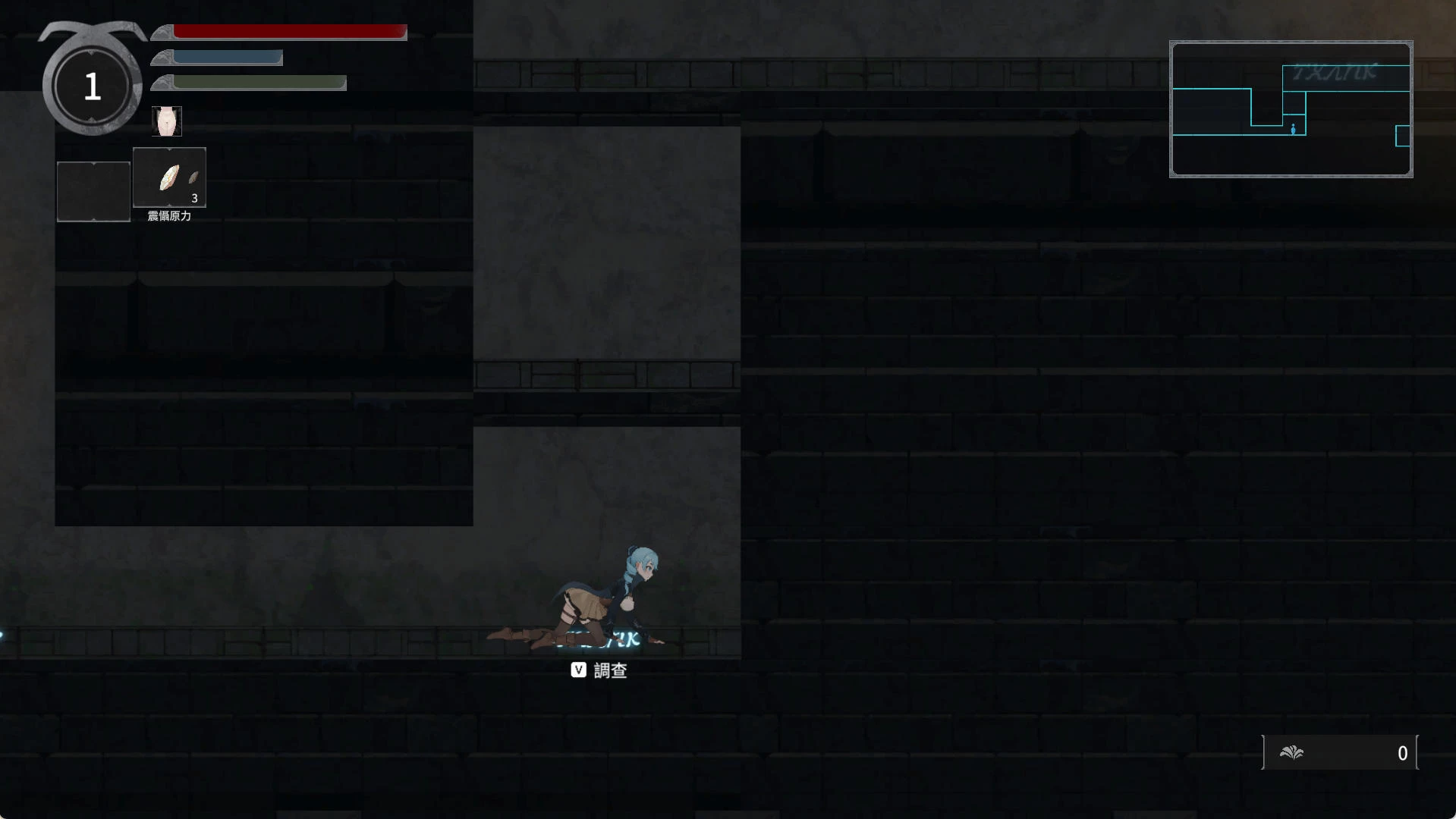Select the empty item slot beside the feather
Image resolution: width=1456 pixels, height=819 pixels.
point(93,191)
